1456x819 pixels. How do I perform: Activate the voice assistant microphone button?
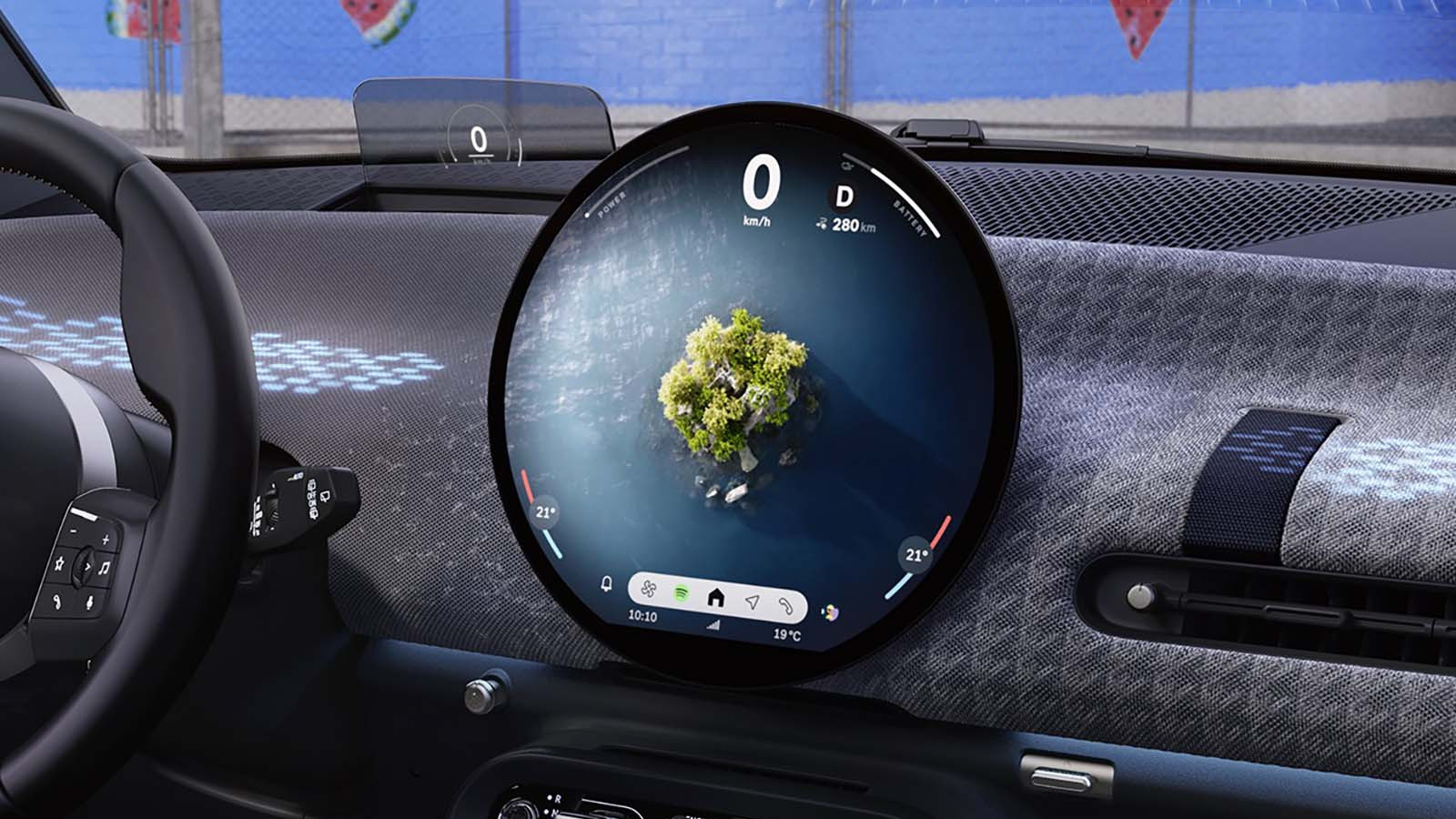[89, 602]
